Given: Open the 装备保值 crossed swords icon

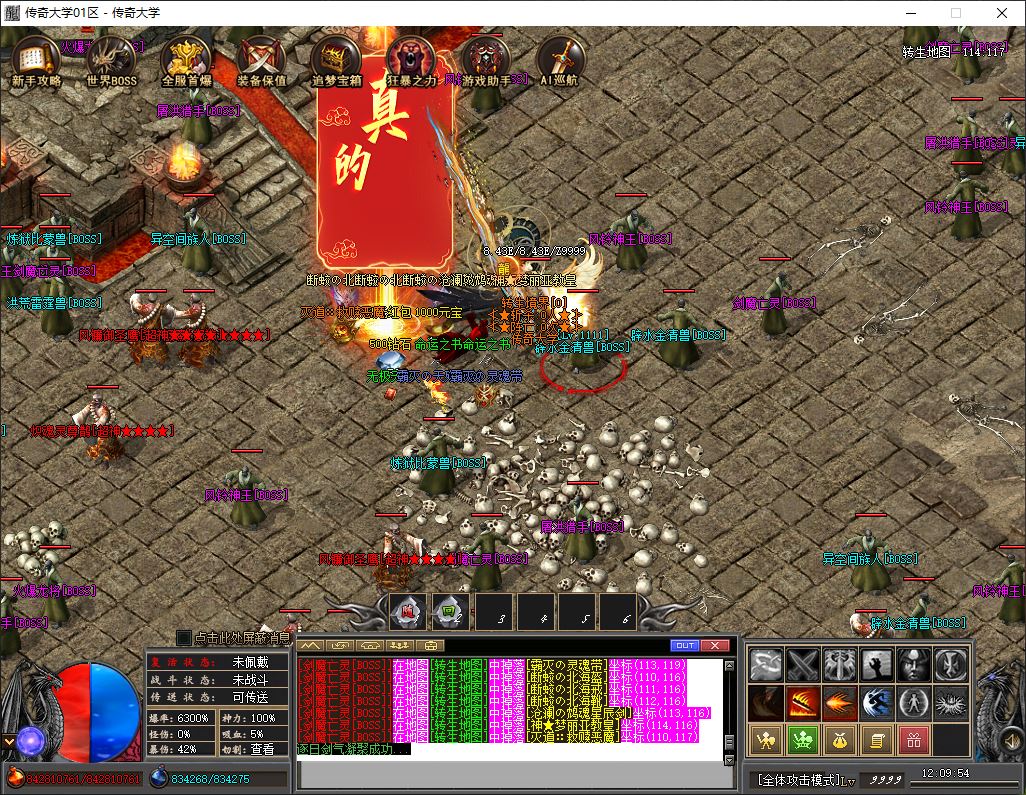Looking at the screenshot, I should coord(261,62).
